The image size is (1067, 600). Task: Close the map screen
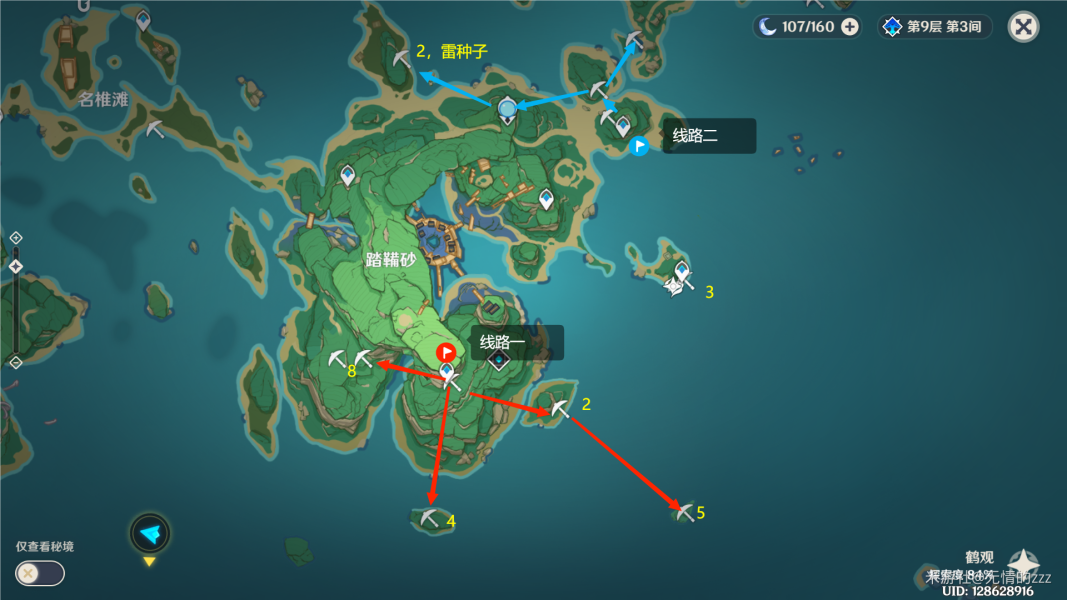pyautogui.click(x=1023, y=26)
